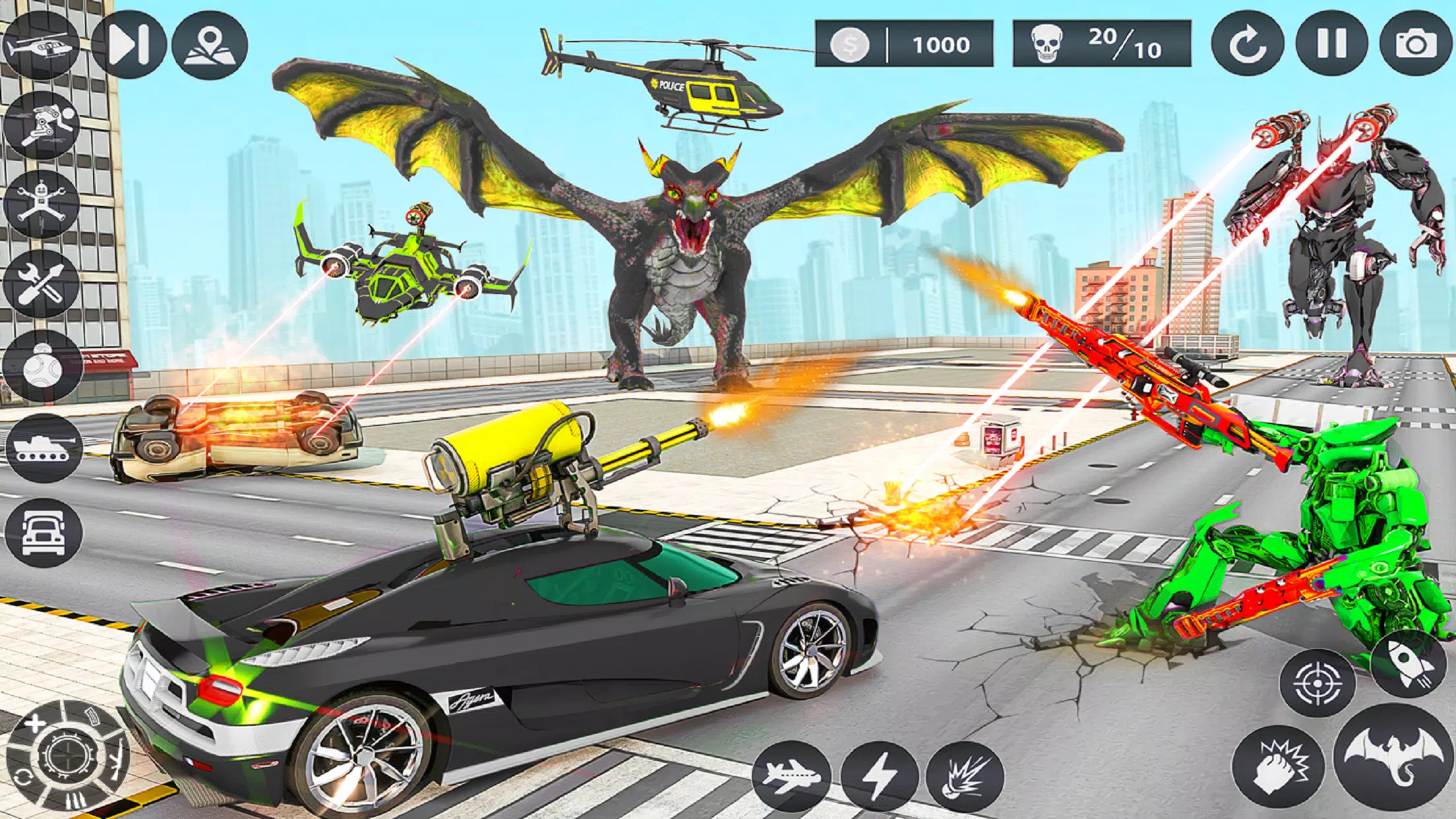Select the ball robot icon
Screen dimensions: 1456x819
42,367
